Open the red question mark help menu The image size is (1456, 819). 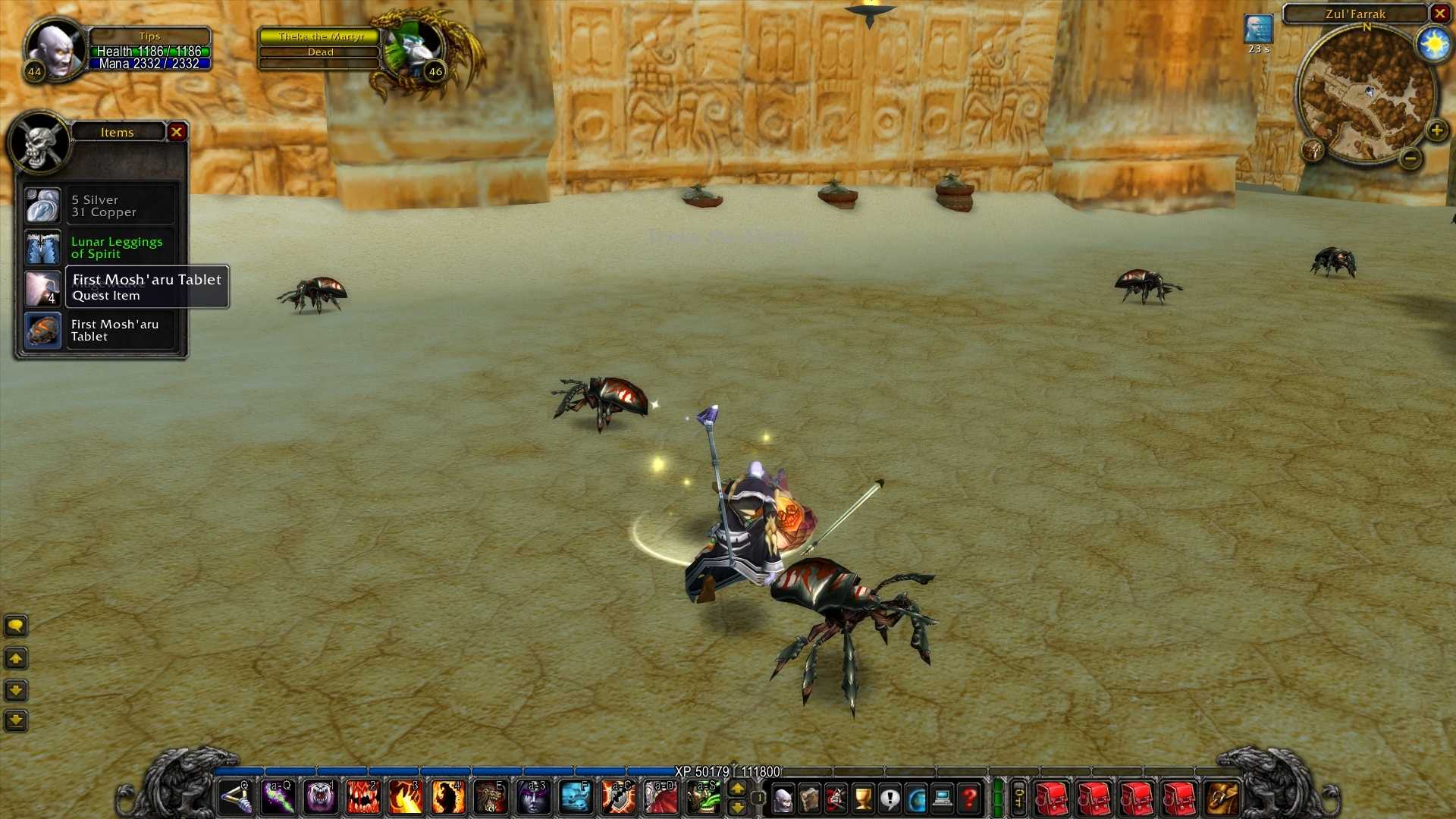pyautogui.click(x=969, y=799)
